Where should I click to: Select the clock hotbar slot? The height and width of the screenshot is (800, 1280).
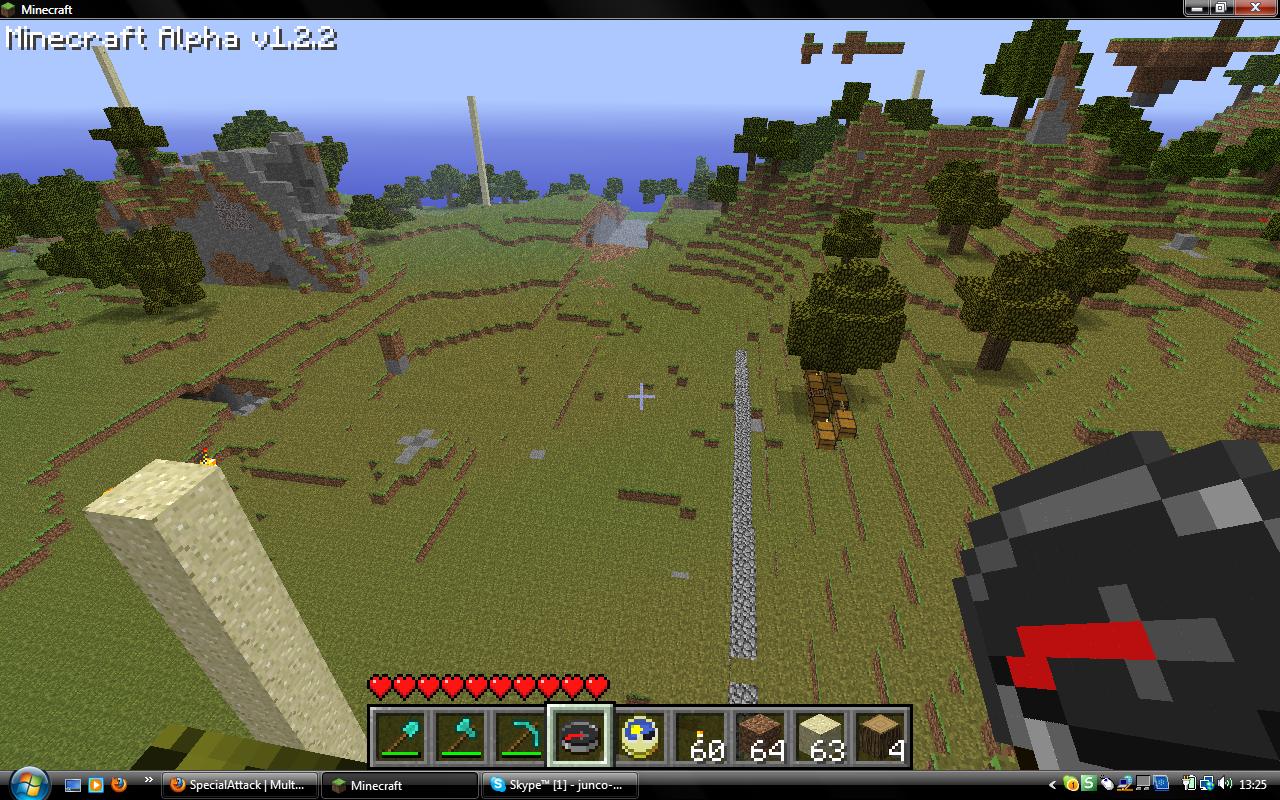coord(641,738)
